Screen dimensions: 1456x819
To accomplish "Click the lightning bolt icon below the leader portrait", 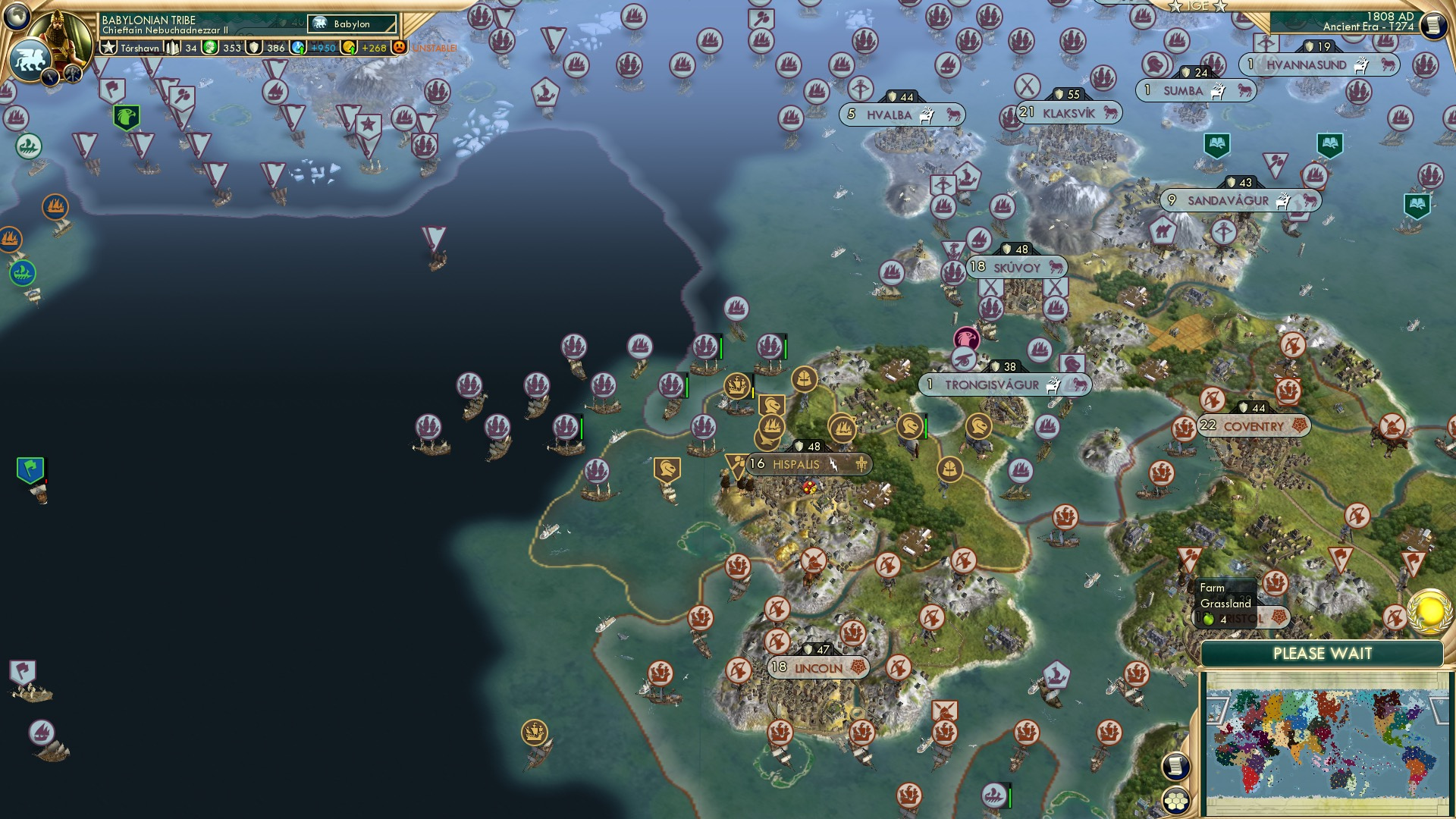I will pos(51,77).
